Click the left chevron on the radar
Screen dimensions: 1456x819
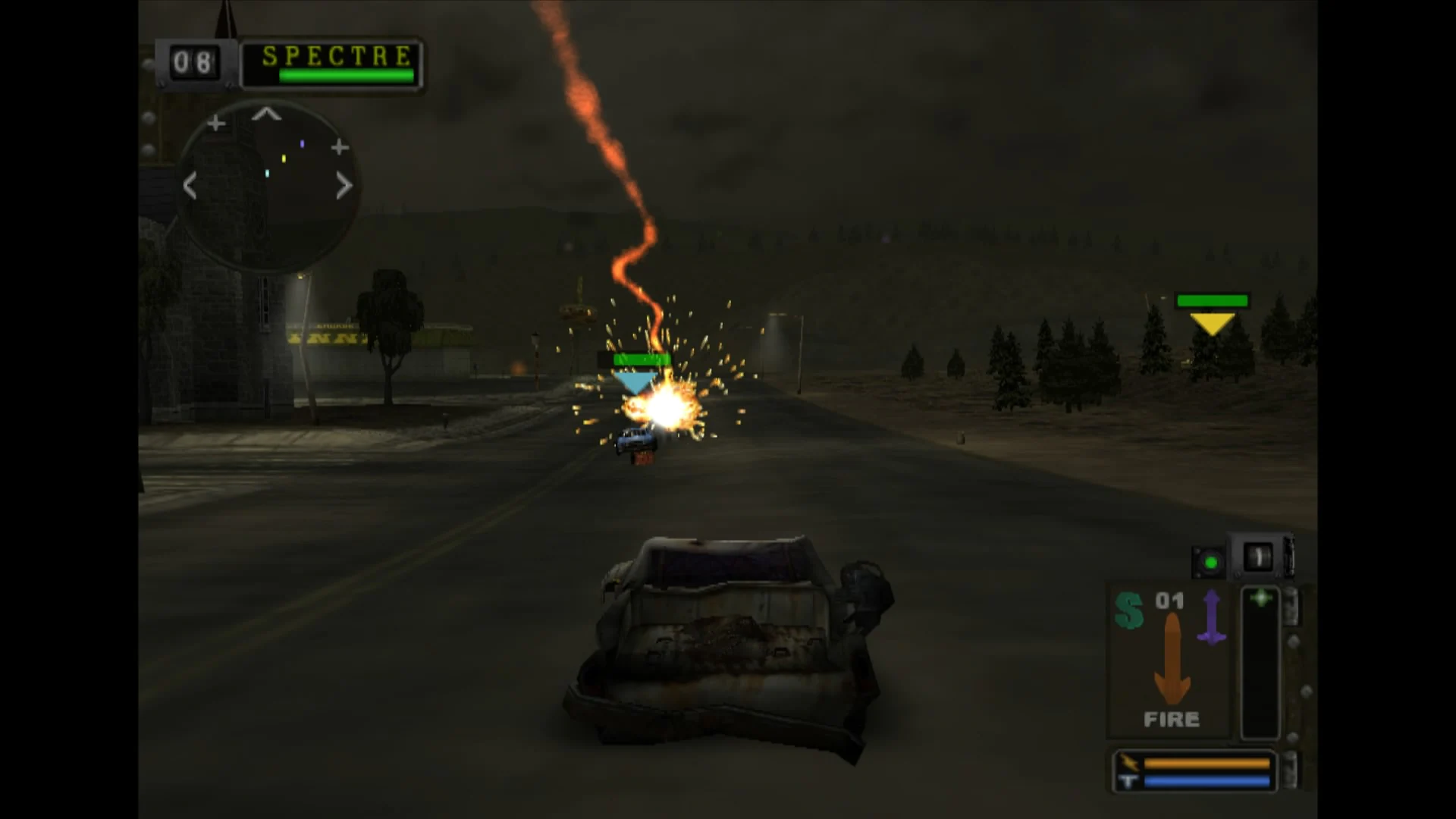[x=190, y=186]
